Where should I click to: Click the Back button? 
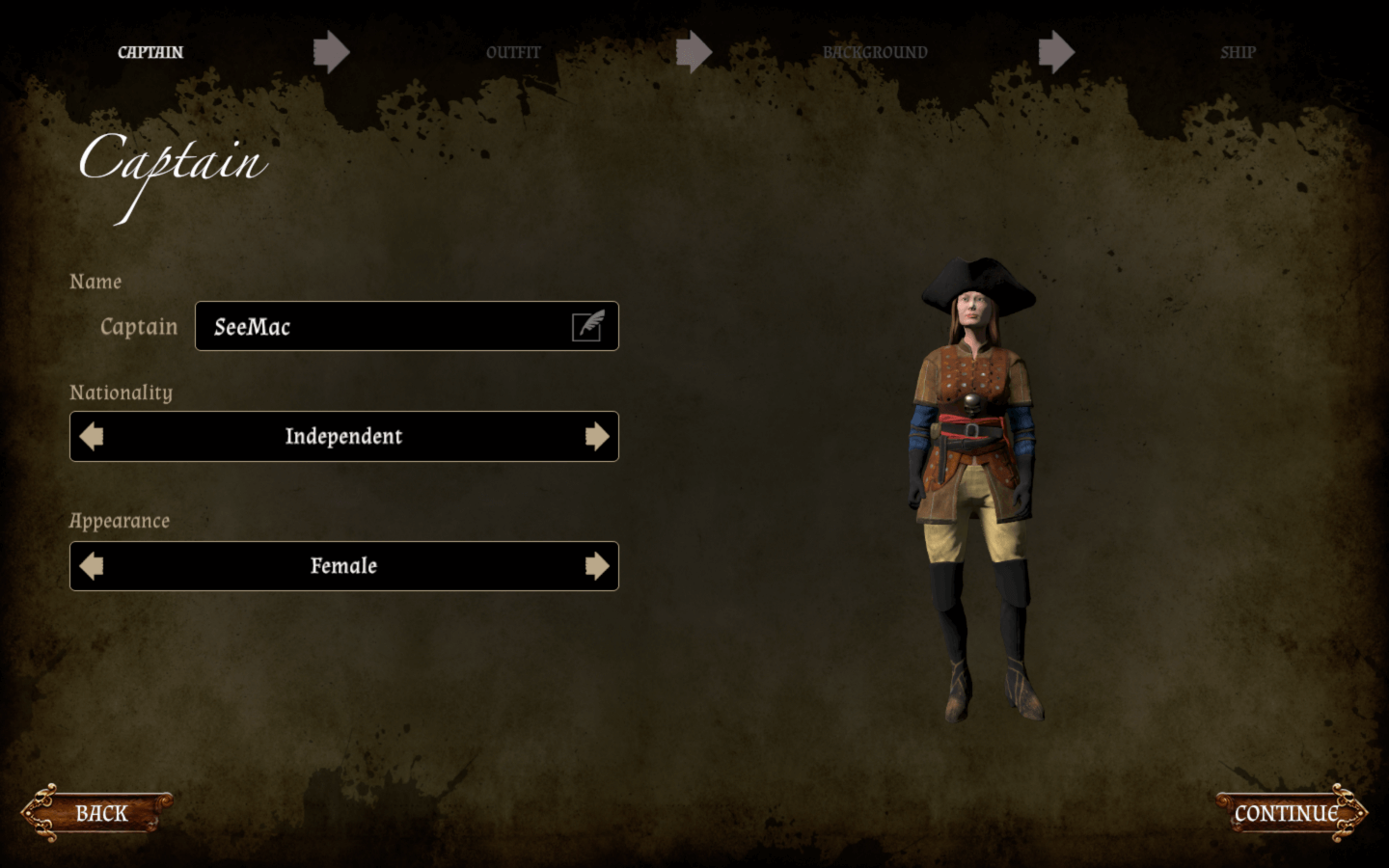pyautogui.click(x=99, y=813)
